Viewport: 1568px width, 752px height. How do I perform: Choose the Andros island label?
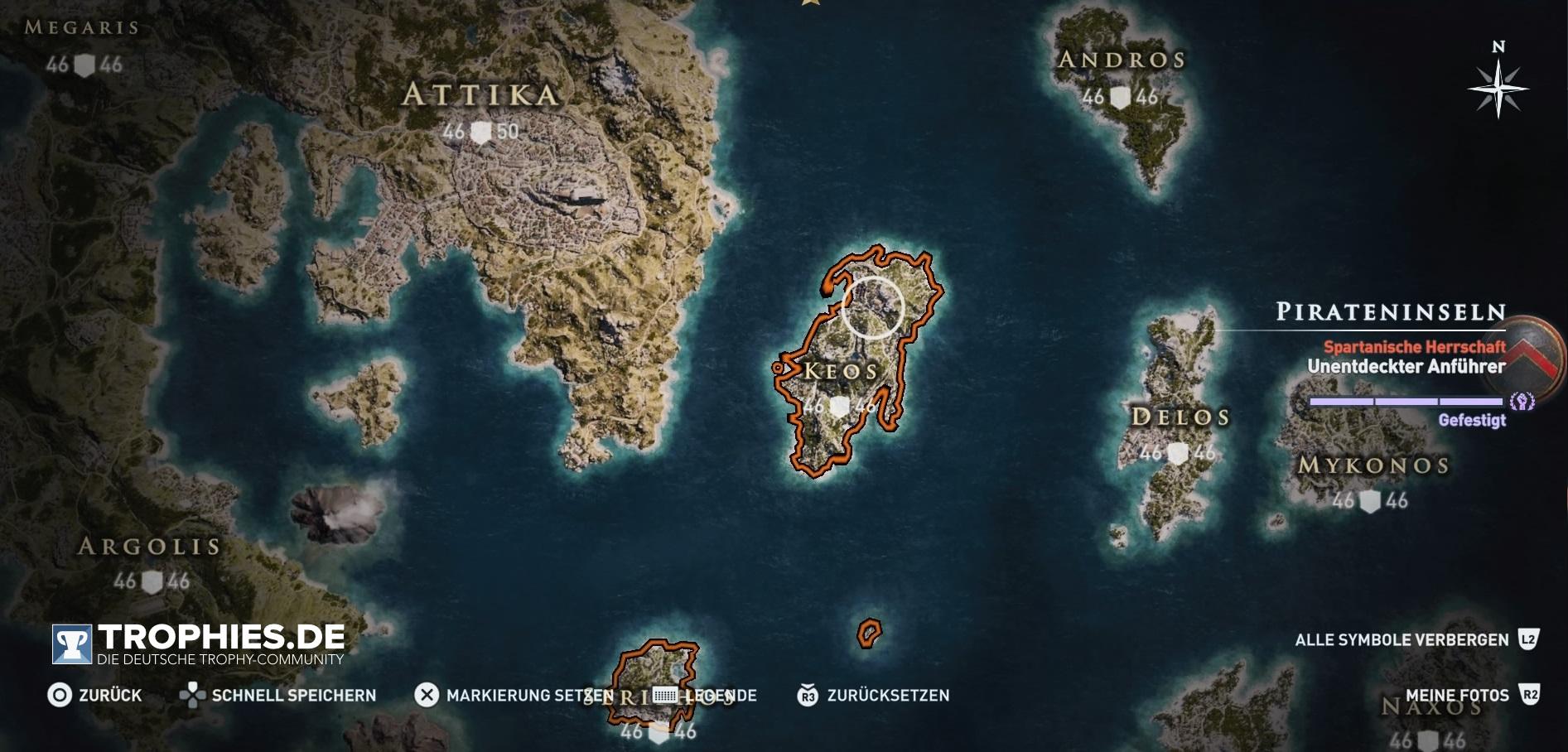pos(1122,60)
